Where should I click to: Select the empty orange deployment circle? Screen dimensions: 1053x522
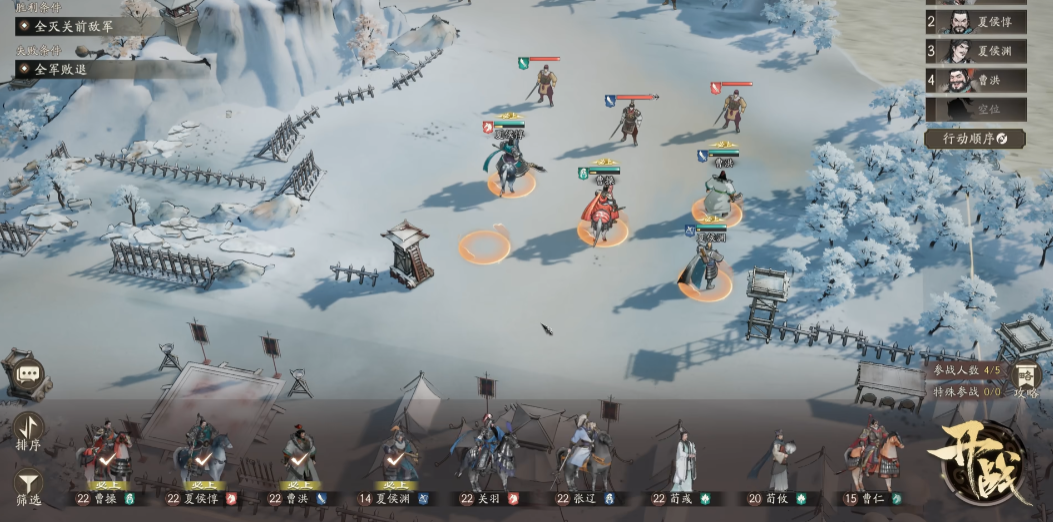point(484,247)
